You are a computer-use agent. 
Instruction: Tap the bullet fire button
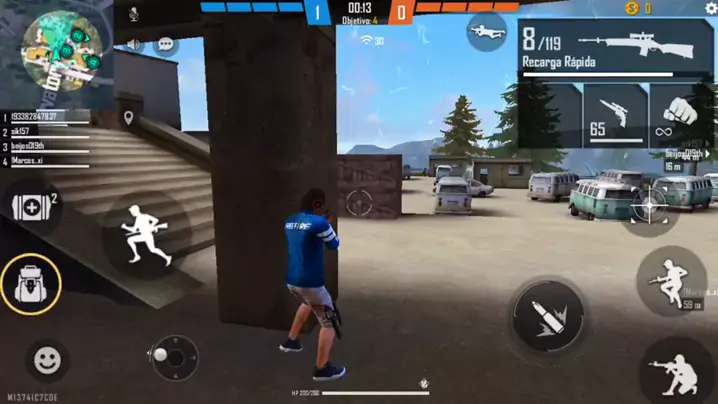tap(549, 316)
